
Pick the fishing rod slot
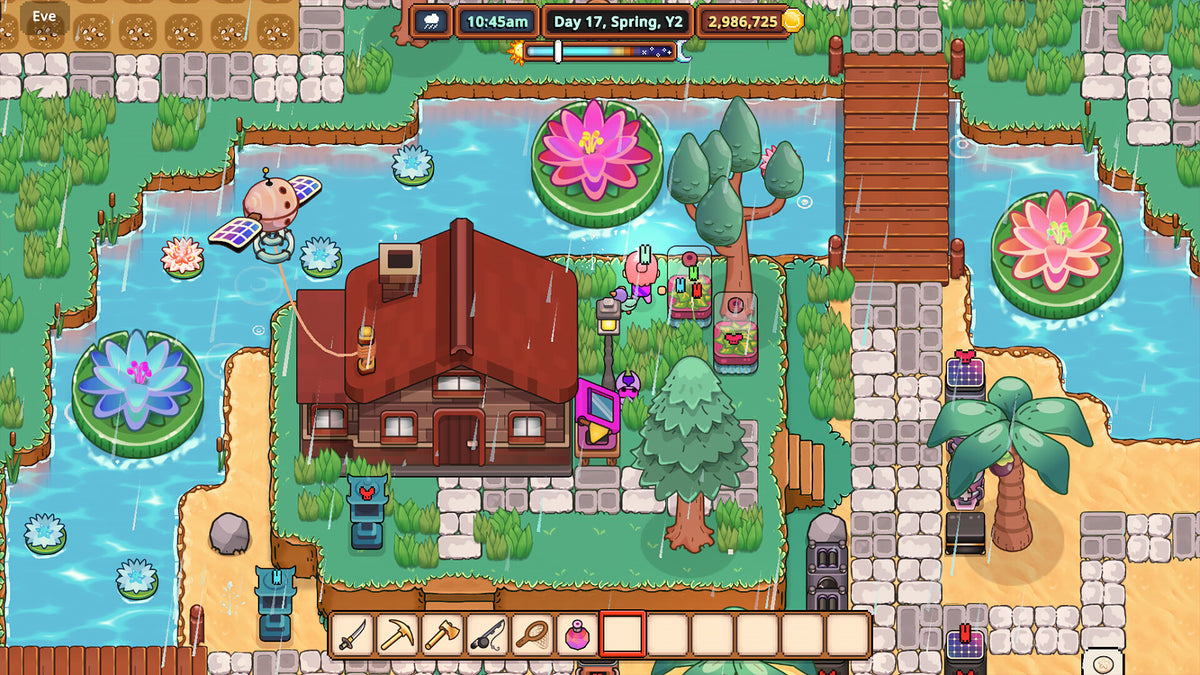point(487,634)
